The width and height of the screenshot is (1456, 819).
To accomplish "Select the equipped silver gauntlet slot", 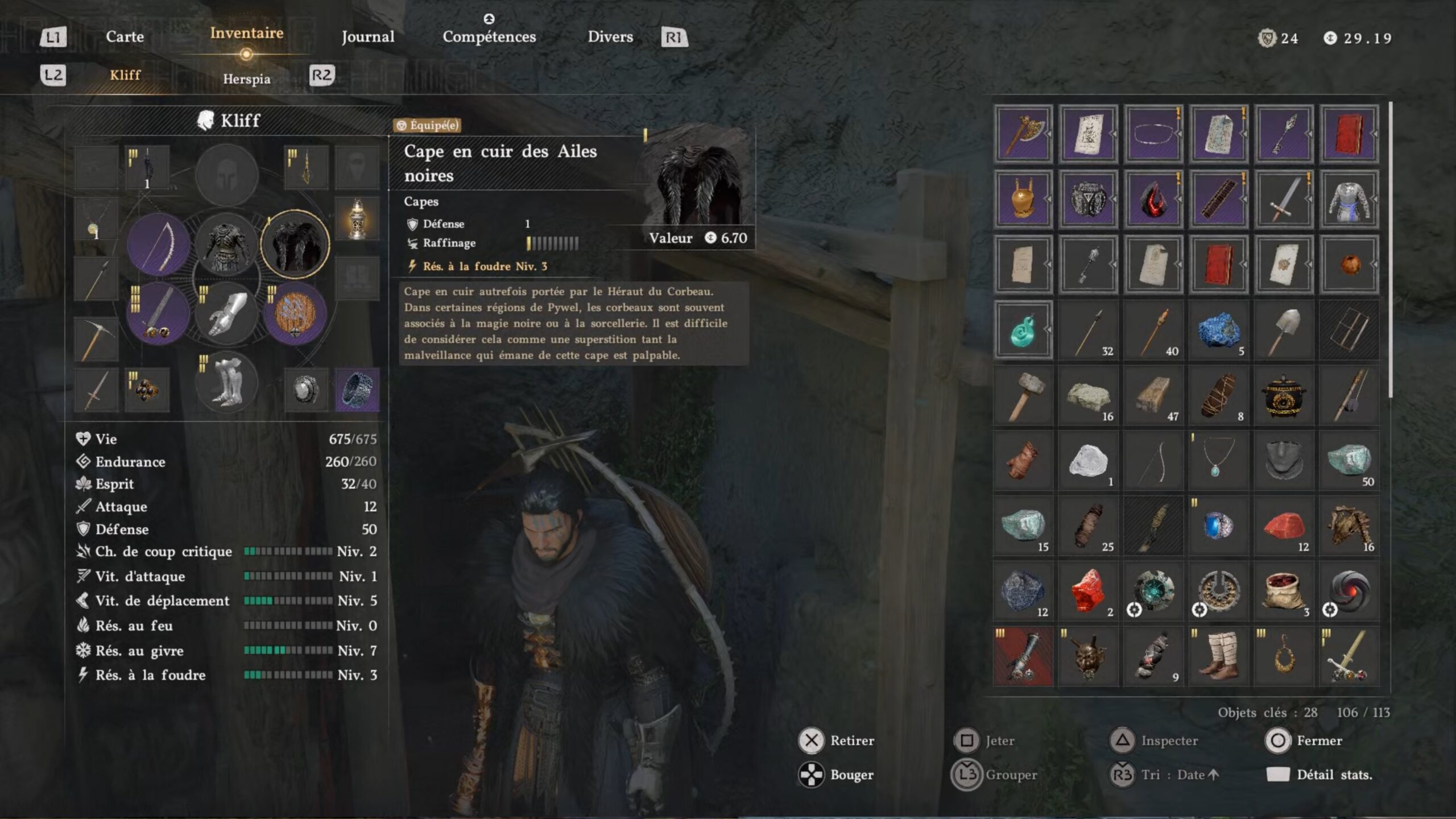I will (226, 314).
